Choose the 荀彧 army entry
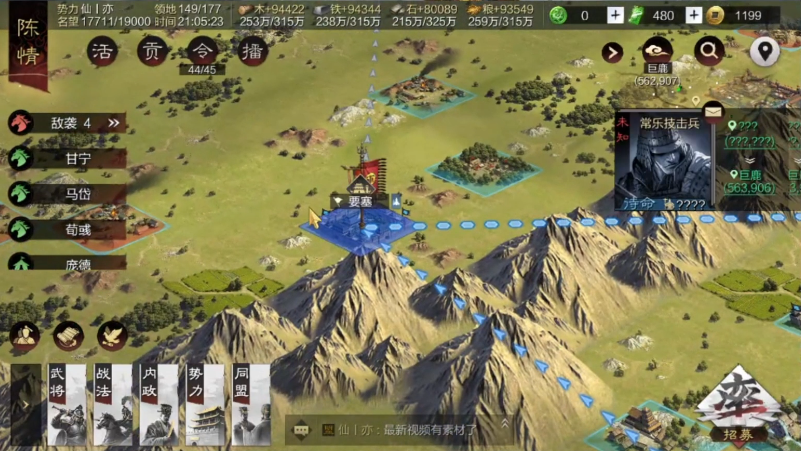This screenshot has width=801, height=451. (78, 230)
